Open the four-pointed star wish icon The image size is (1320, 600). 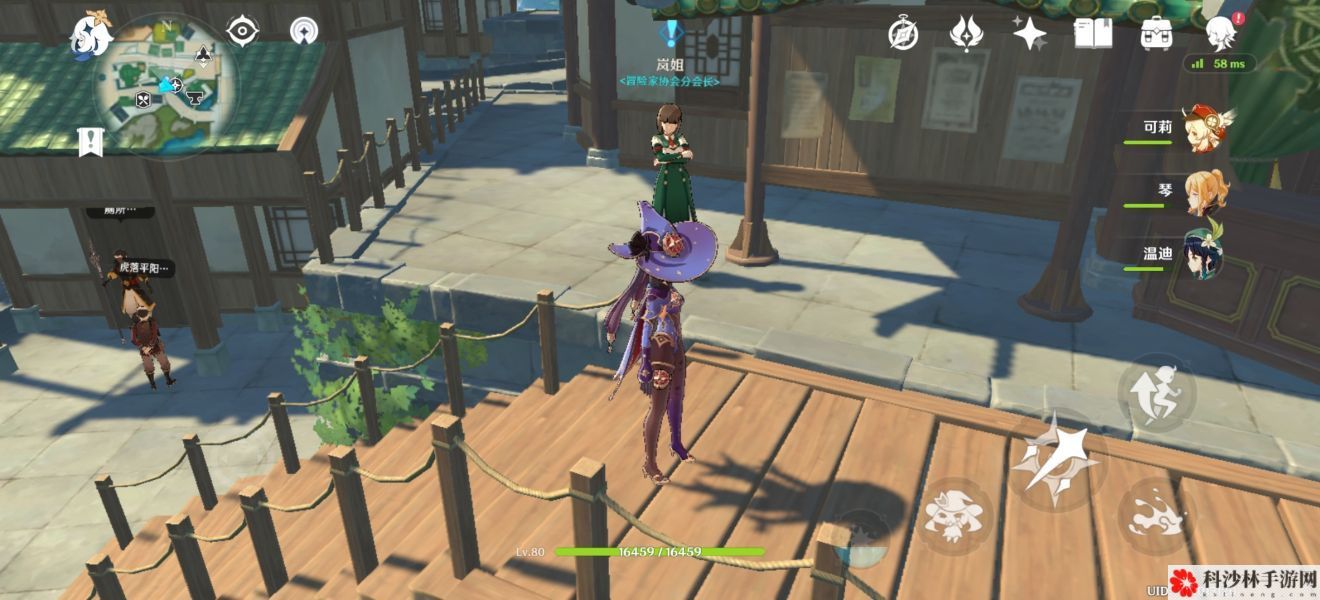pos(1029,35)
